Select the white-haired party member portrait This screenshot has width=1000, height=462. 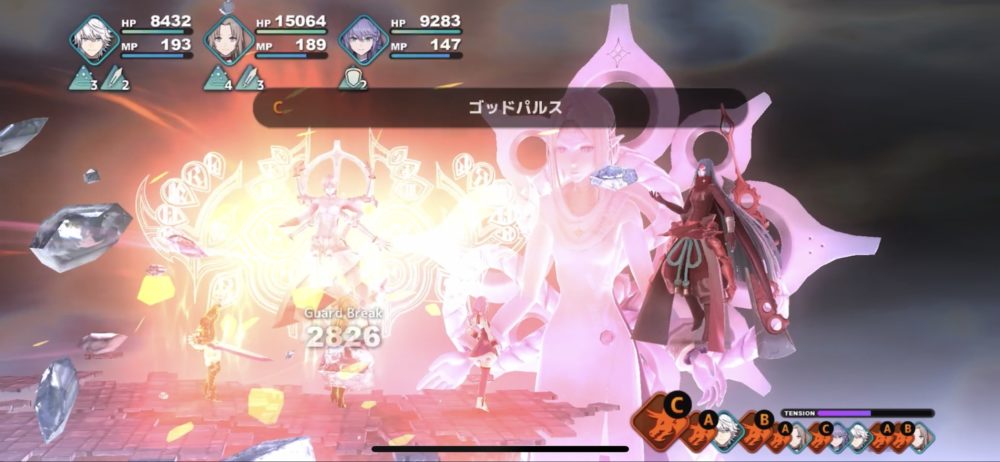[x=94, y=39]
